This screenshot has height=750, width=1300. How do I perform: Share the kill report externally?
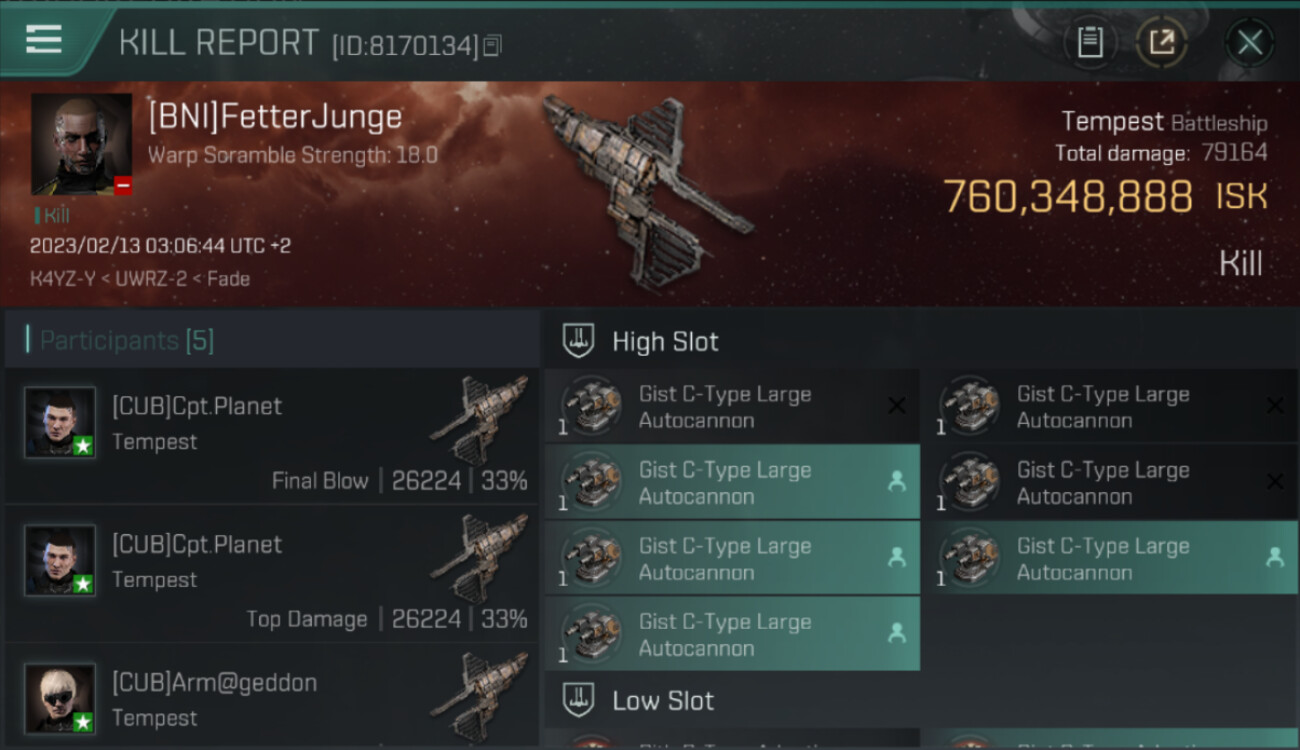tap(1161, 42)
